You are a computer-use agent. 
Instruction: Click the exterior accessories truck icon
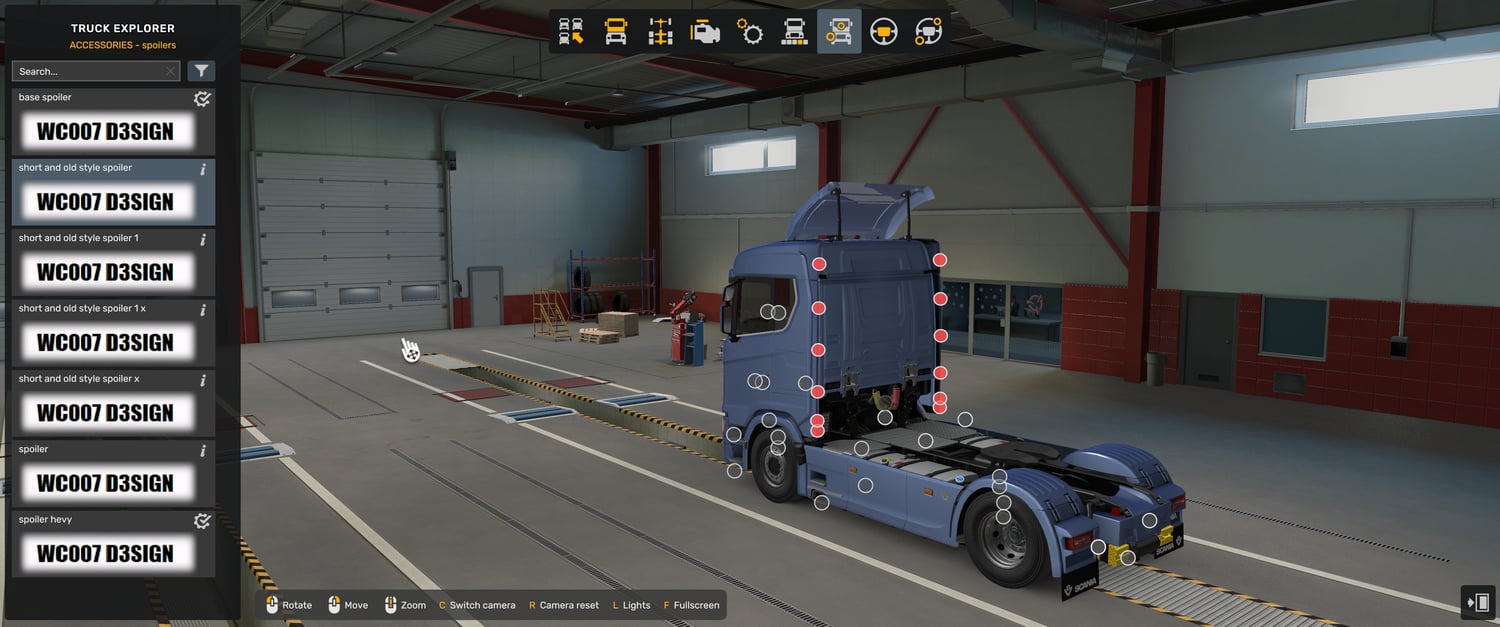838,32
